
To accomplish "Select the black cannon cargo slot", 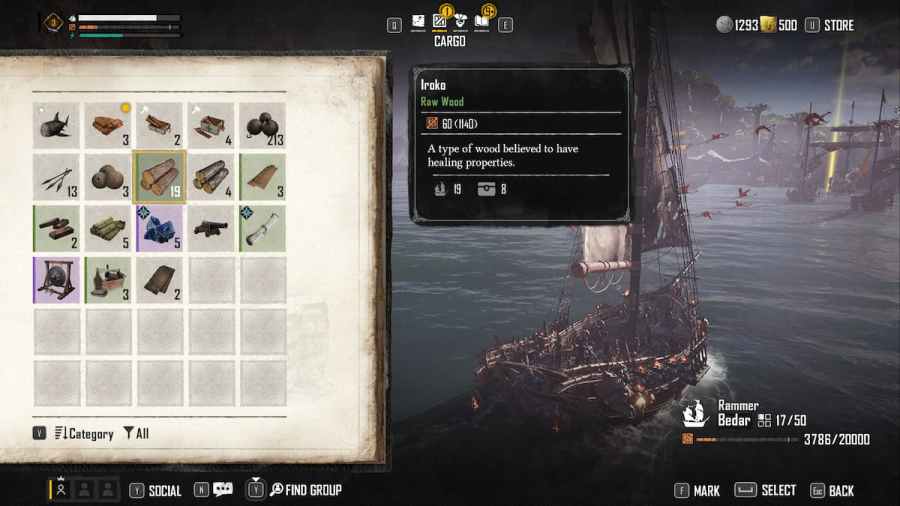I will click(x=211, y=229).
